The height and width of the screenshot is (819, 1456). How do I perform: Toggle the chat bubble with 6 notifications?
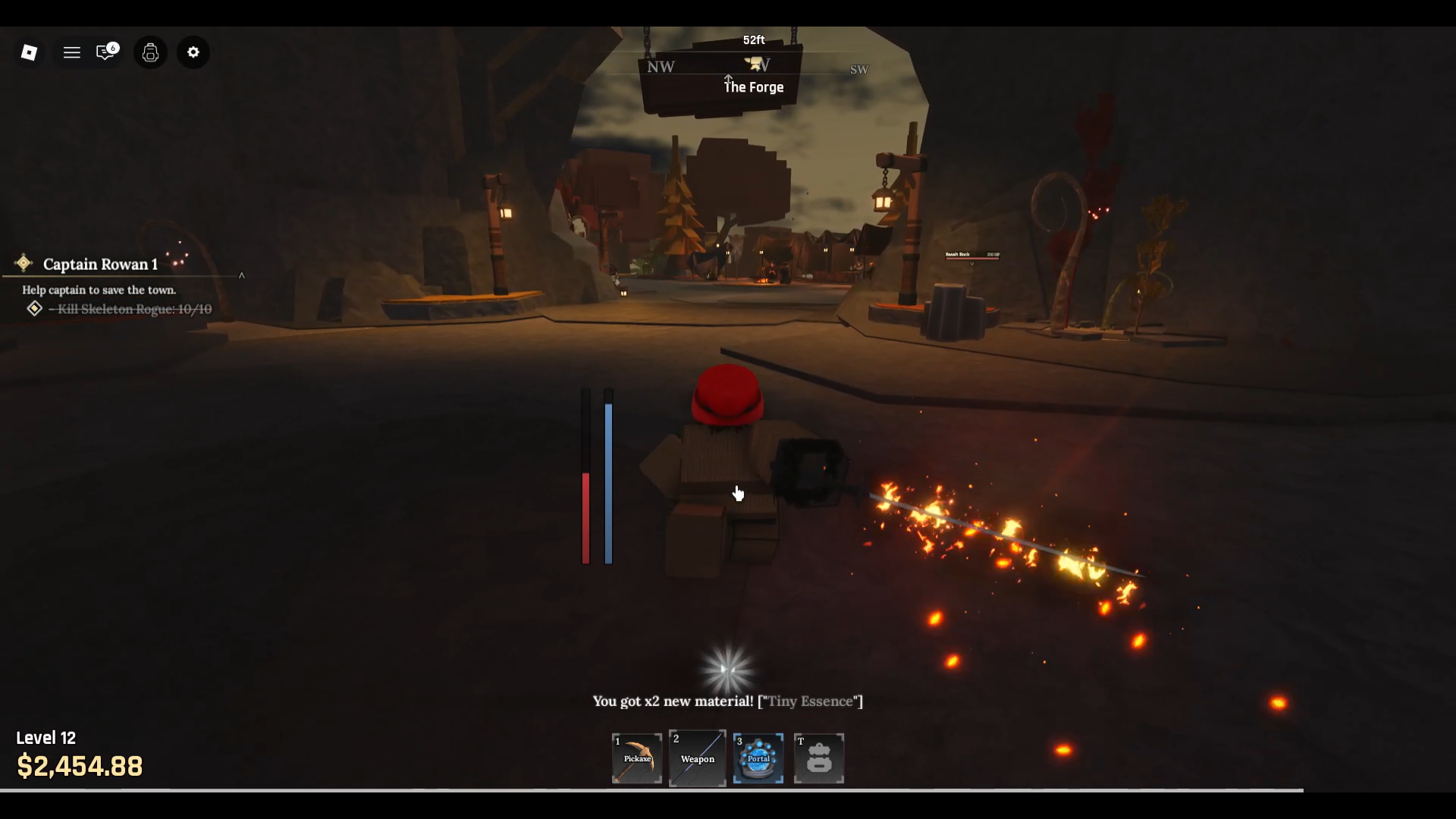tap(105, 52)
